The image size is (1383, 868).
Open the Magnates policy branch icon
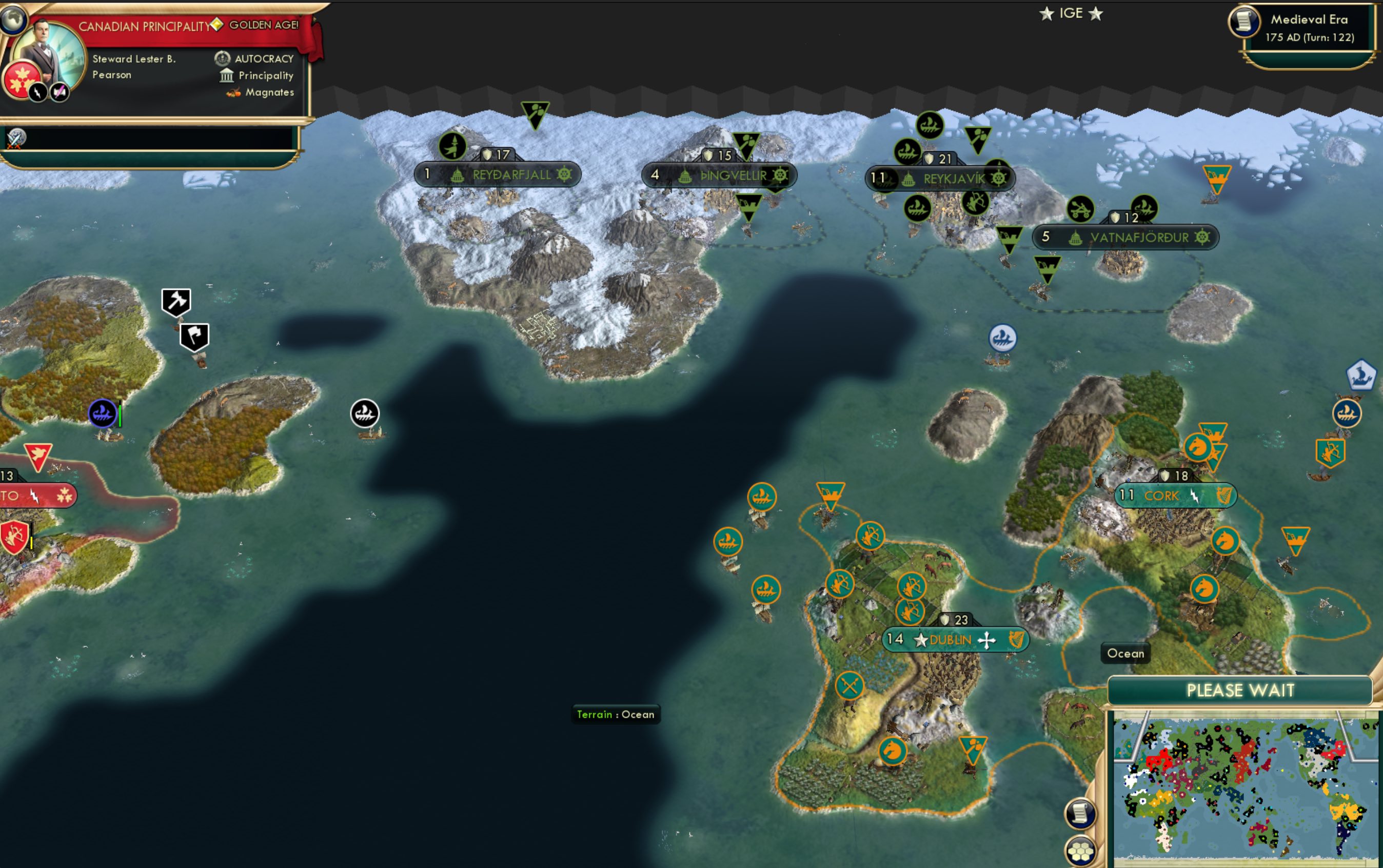pos(234,92)
